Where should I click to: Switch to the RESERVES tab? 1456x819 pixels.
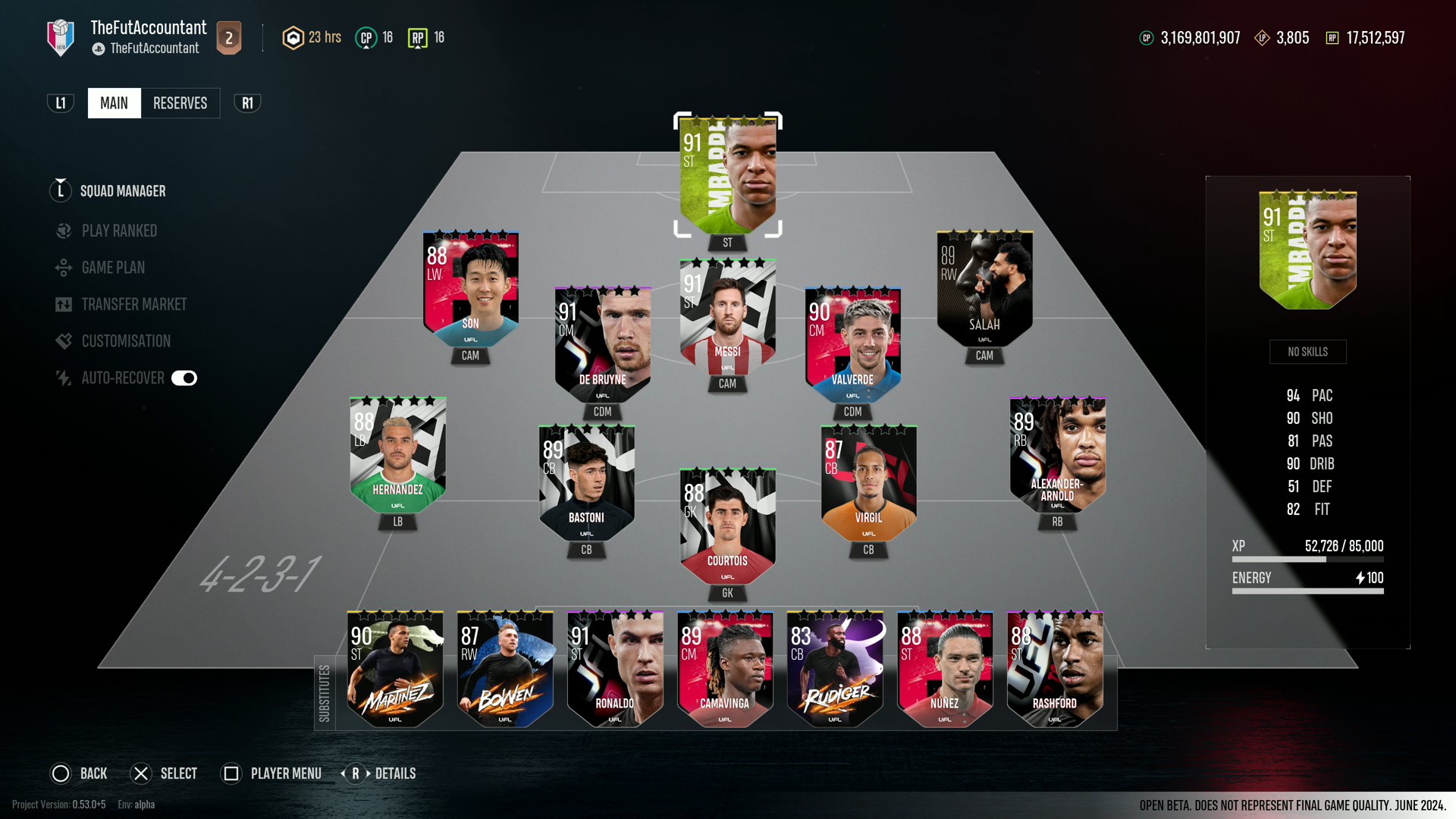180,102
